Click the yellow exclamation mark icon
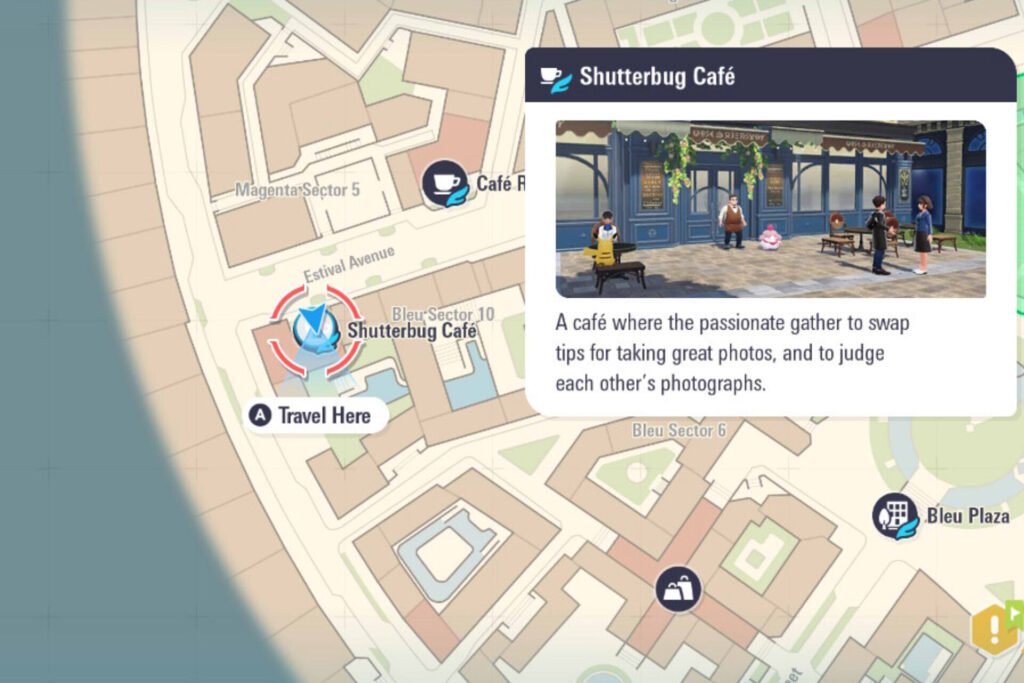Viewport: 1024px width, 683px height. (993, 629)
